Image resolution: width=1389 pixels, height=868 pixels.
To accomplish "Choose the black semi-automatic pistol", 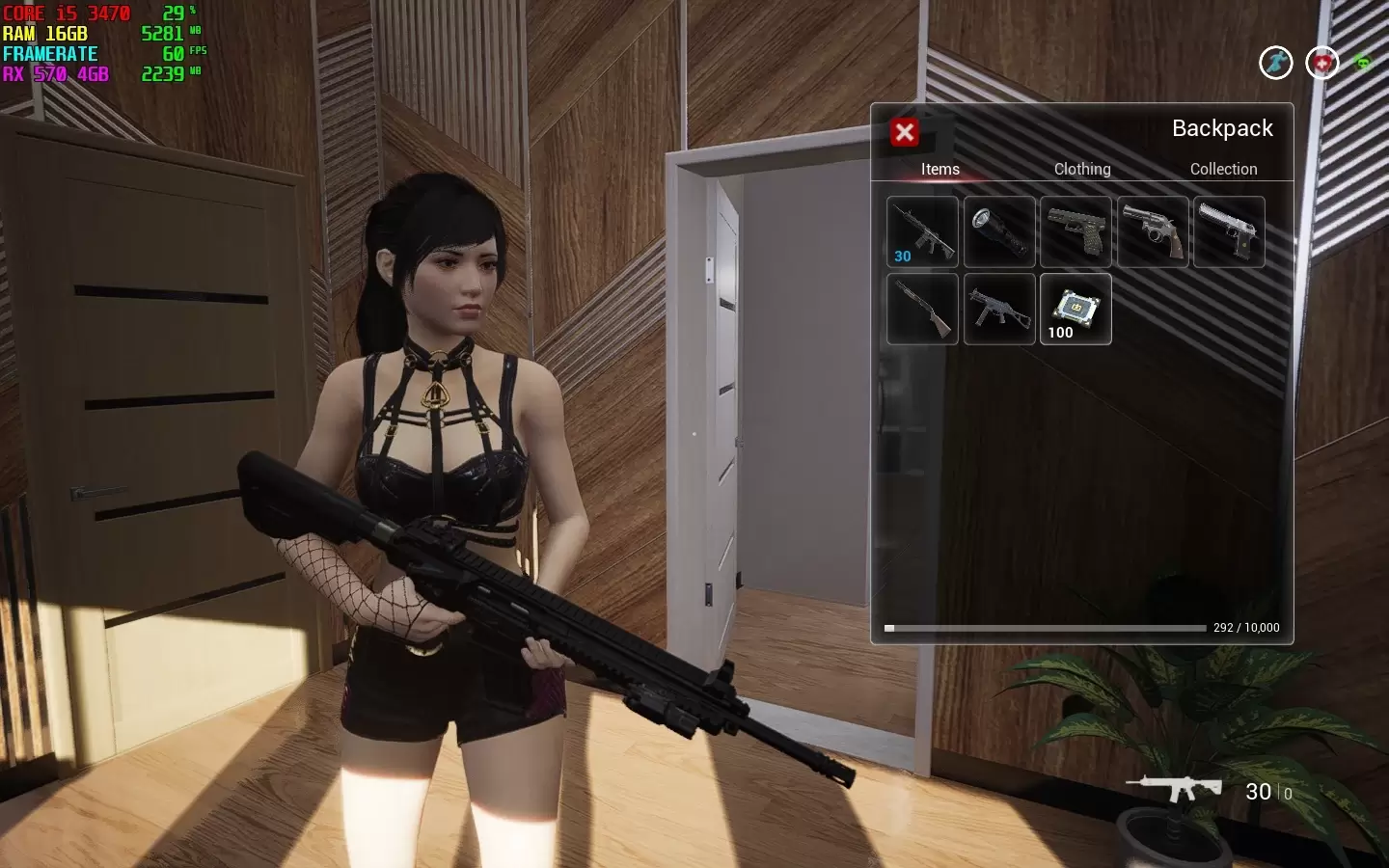I will coord(1076,232).
